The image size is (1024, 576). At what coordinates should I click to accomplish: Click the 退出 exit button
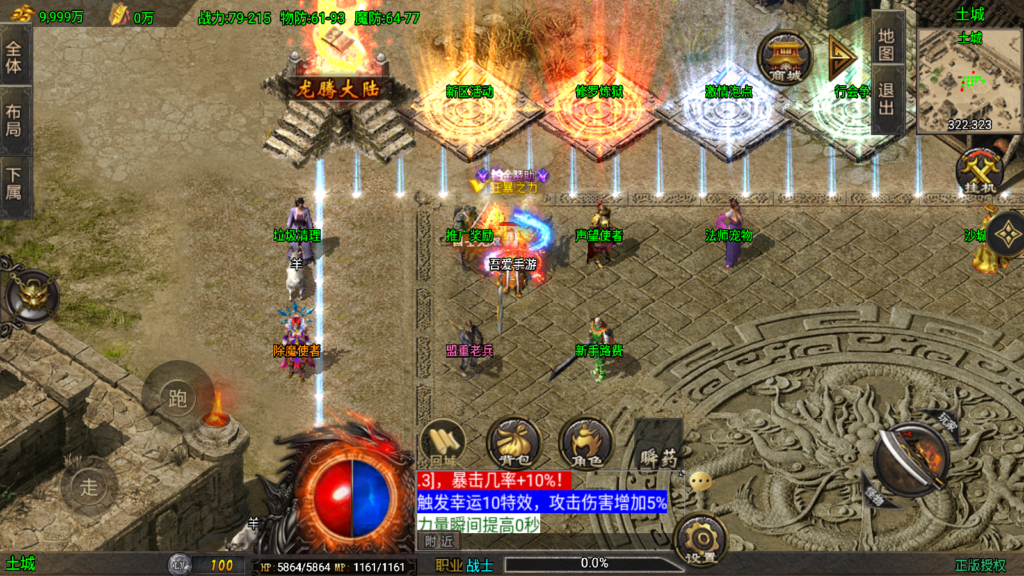click(x=886, y=102)
